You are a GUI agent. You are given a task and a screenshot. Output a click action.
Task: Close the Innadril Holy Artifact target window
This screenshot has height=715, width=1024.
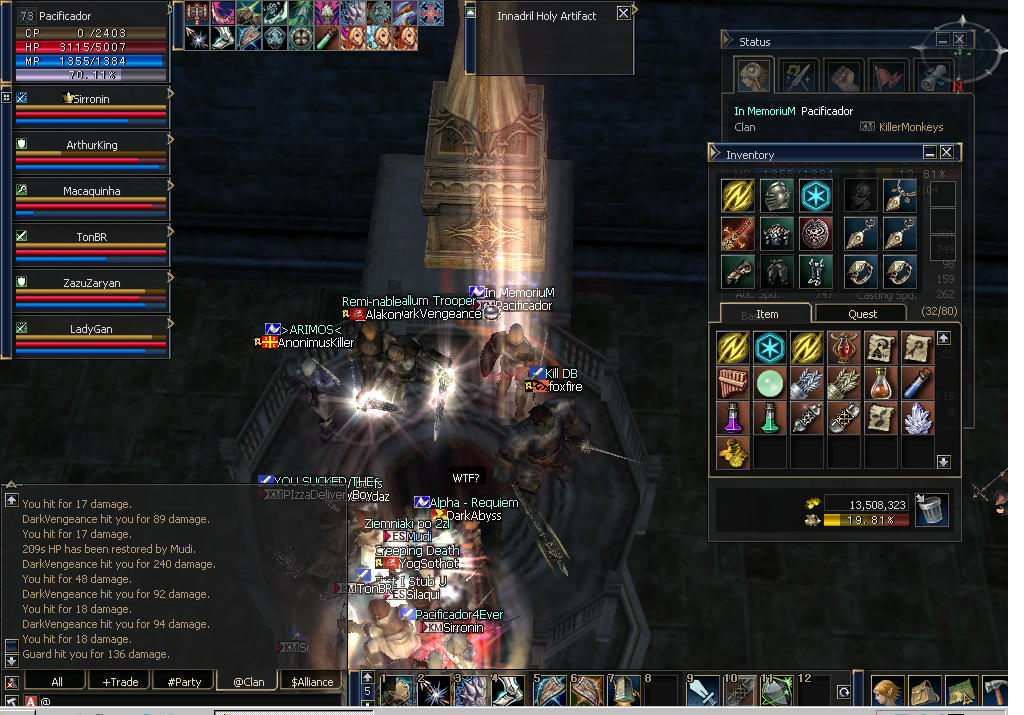[x=623, y=13]
